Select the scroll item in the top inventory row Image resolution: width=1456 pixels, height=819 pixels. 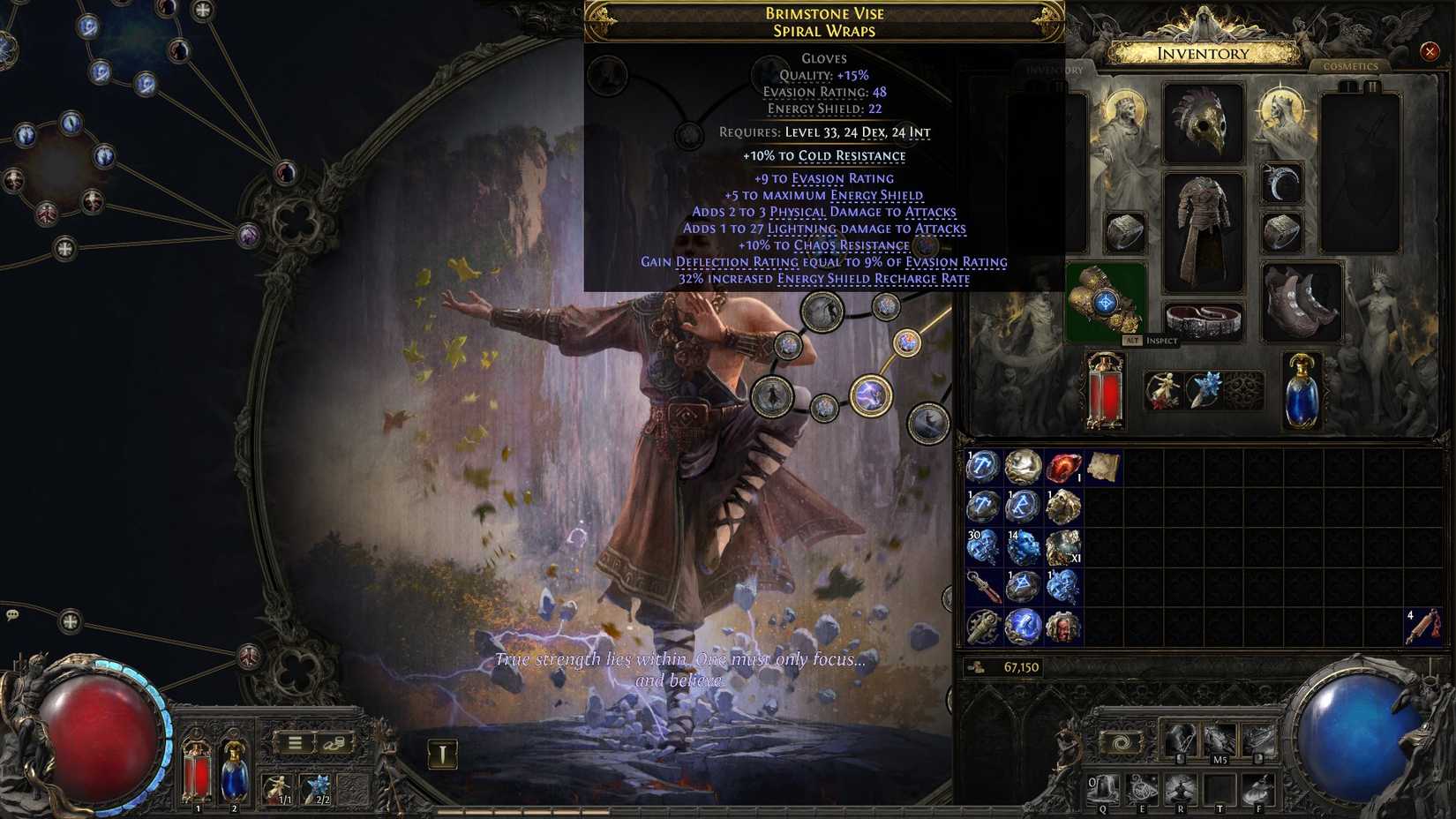coord(1103,466)
